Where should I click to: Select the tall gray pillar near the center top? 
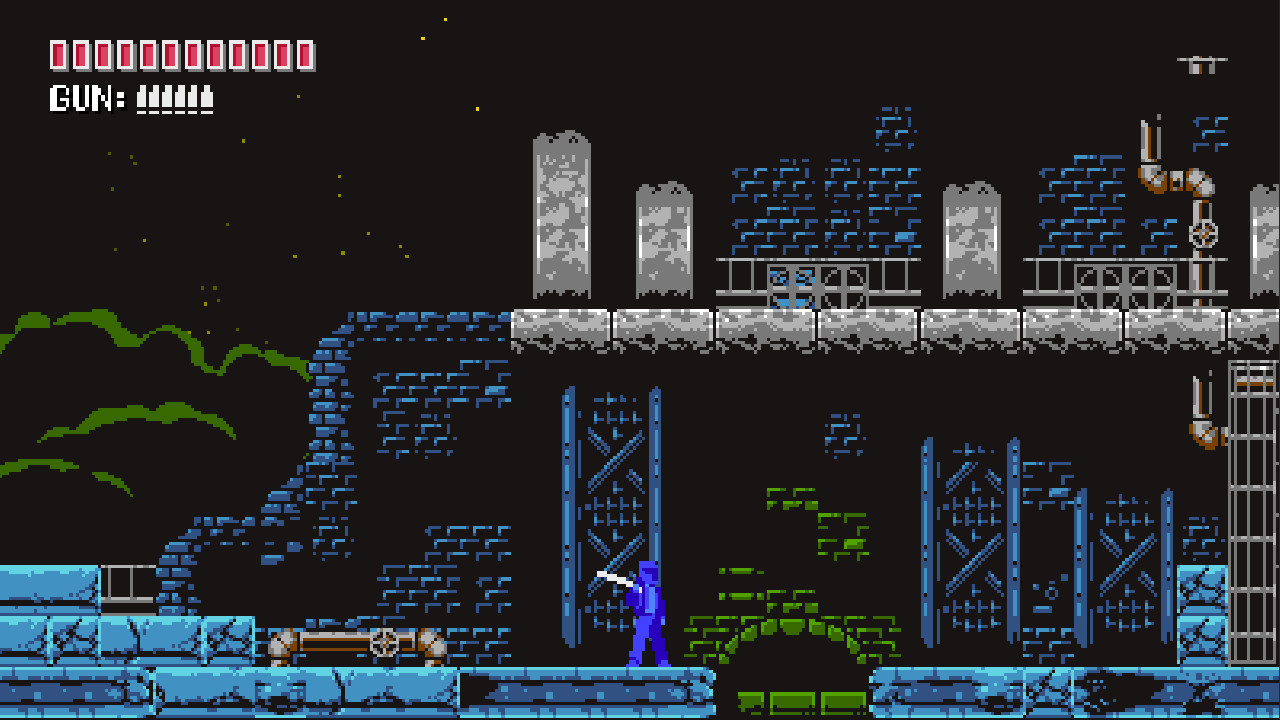660,240
